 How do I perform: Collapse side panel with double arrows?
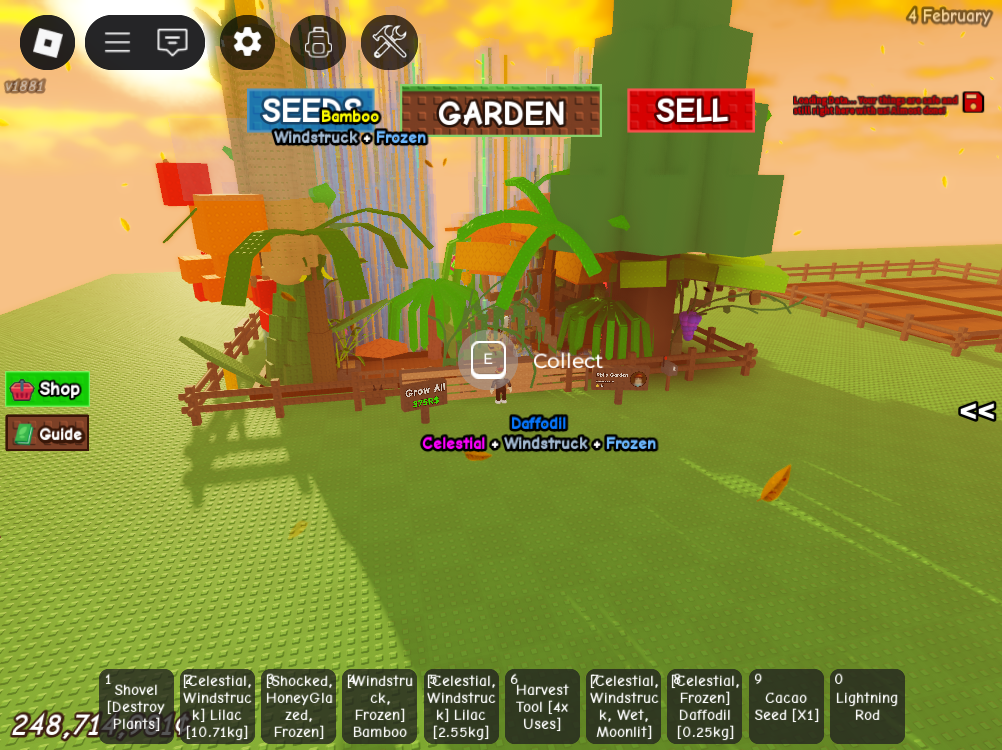pyautogui.click(x=976, y=411)
